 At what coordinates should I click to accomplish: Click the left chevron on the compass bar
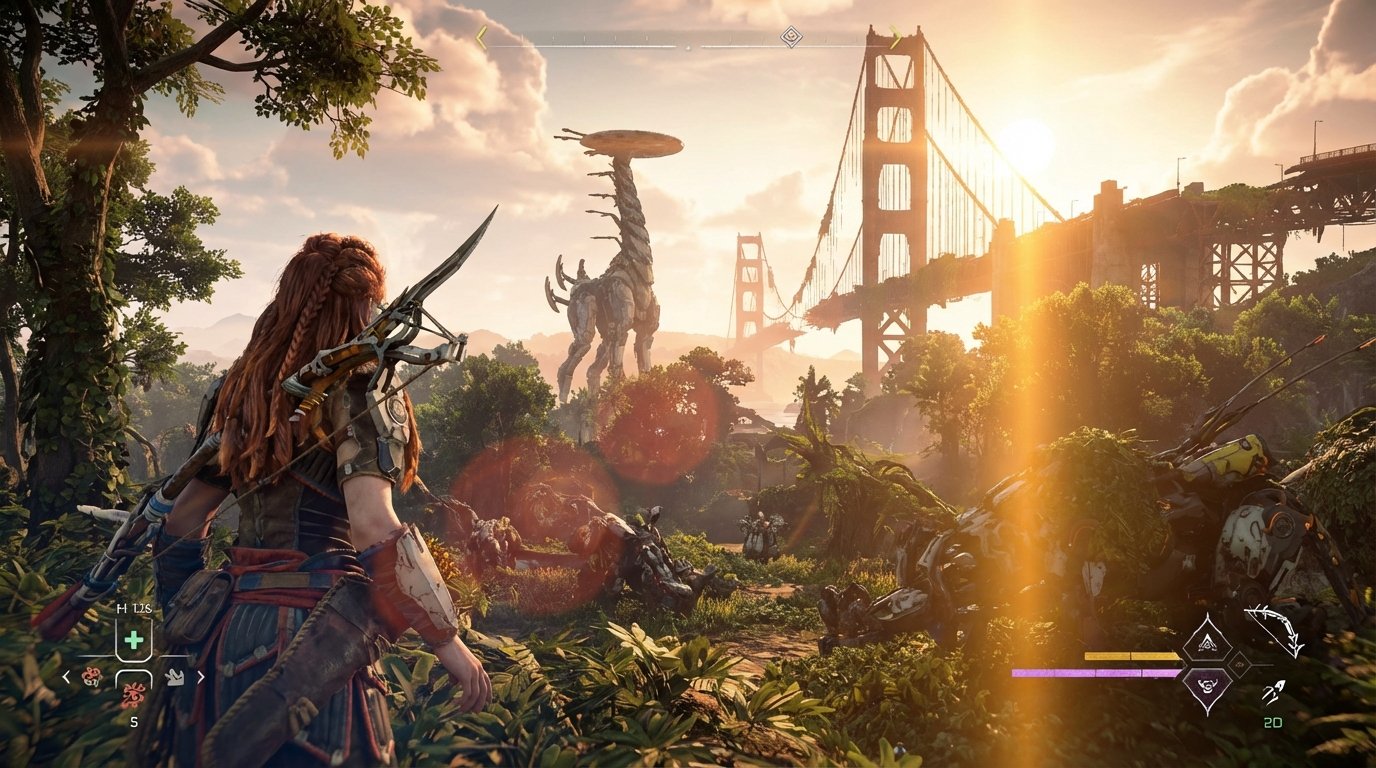tap(480, 37)
